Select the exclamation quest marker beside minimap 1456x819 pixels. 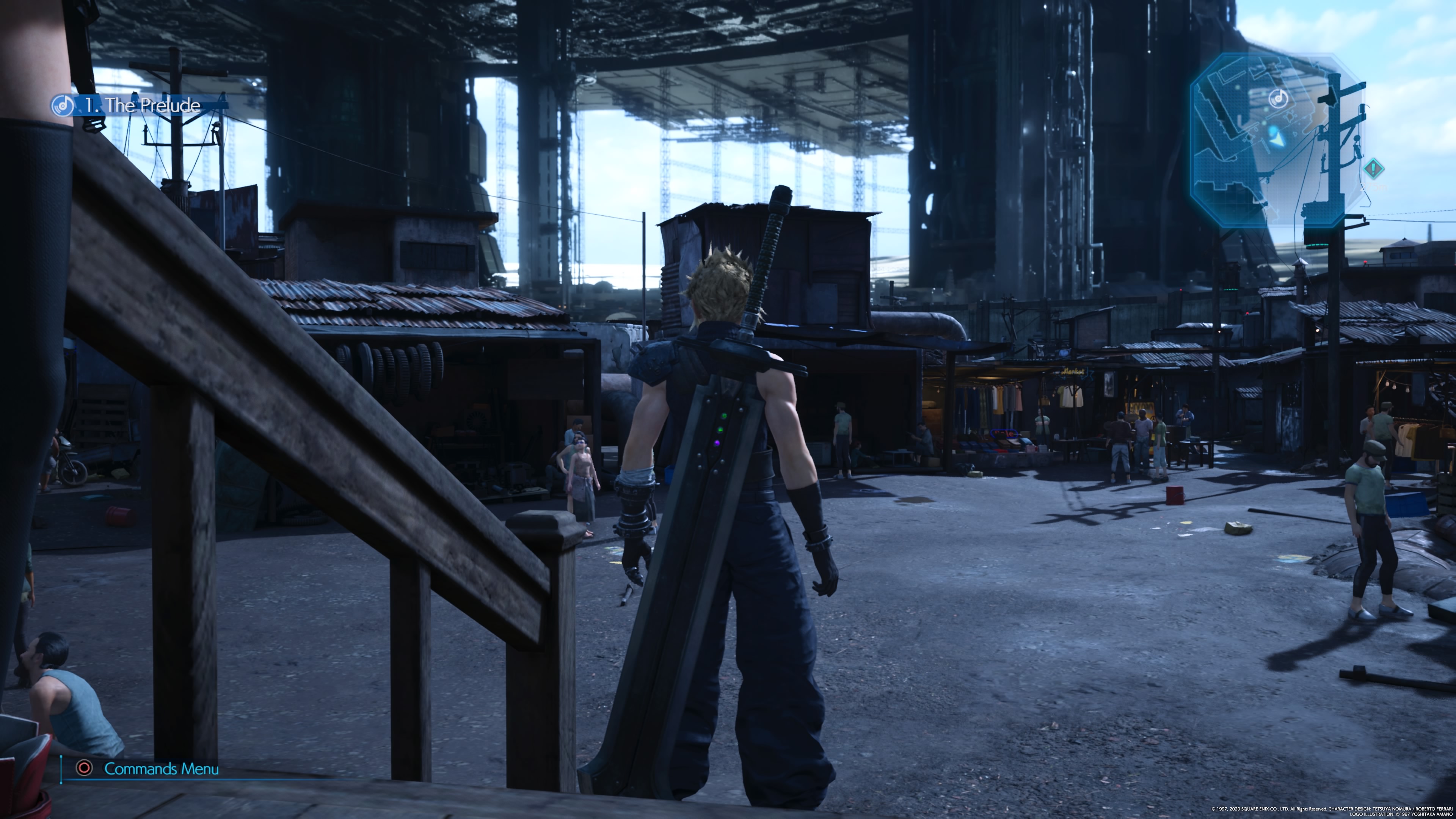(1373, 168)
